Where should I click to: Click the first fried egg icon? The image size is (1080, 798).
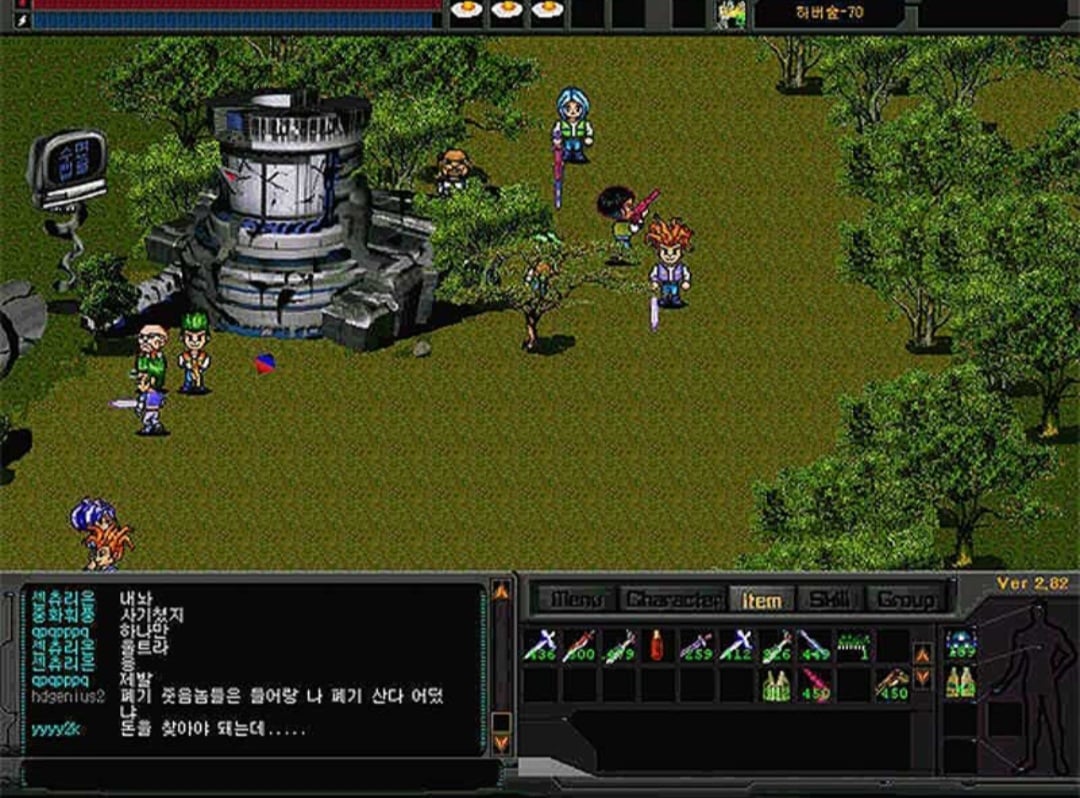click(x=466, y=11)
